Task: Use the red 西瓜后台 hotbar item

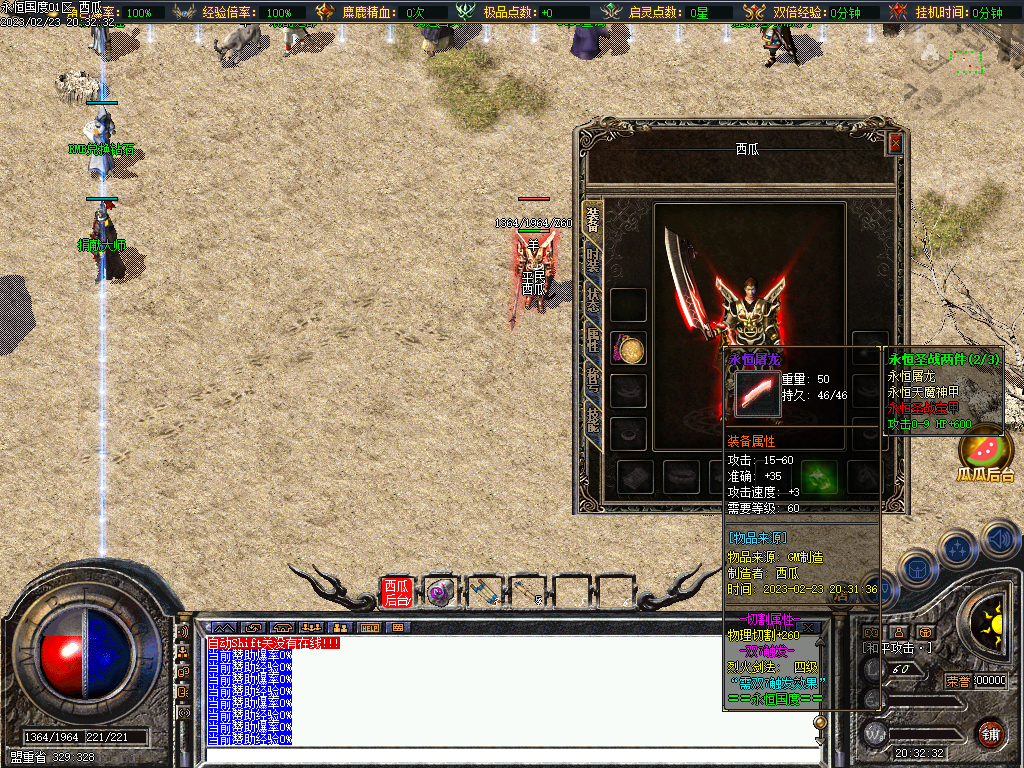Action: [x=396, y=592]
